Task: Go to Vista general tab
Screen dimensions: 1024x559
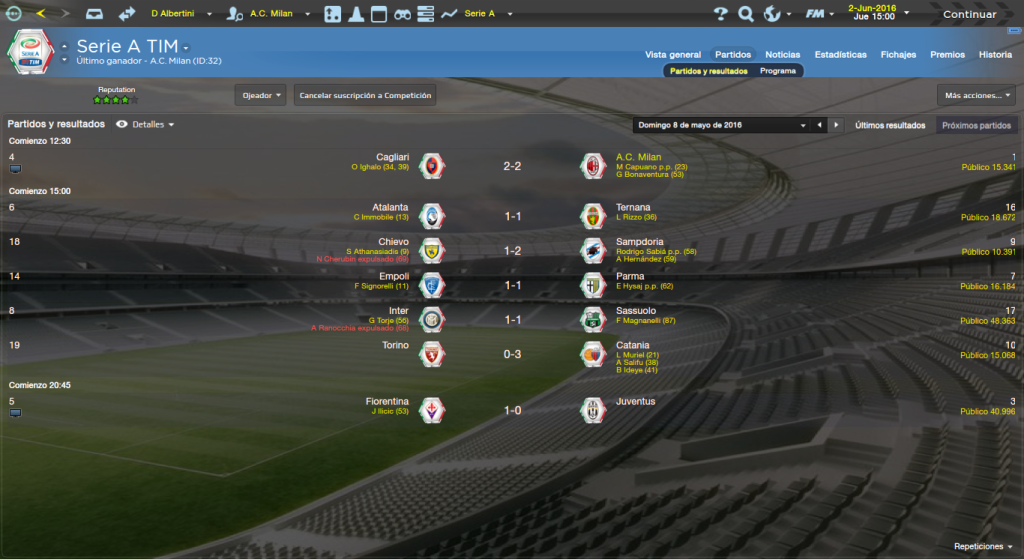Action: coord(673,54)
